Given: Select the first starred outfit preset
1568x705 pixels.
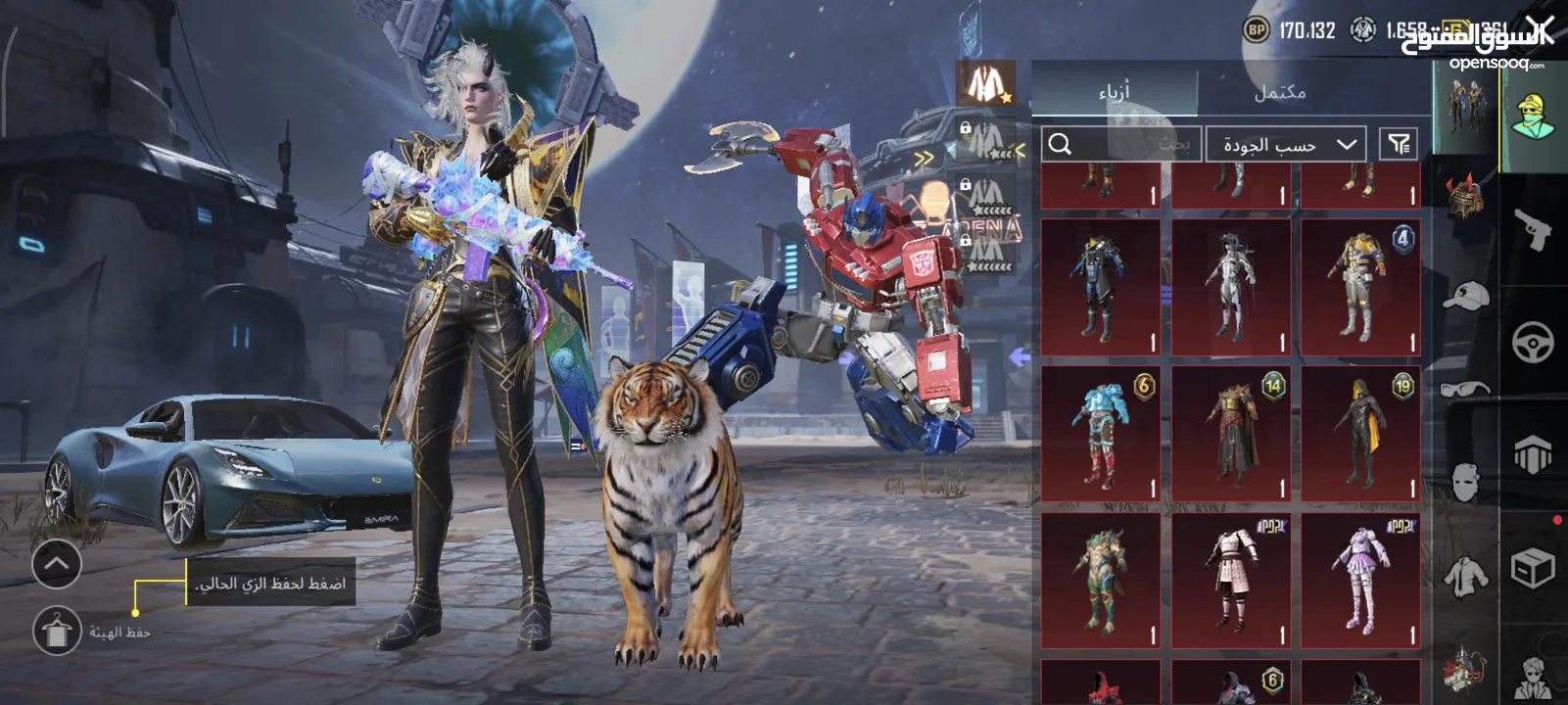Looking at the screenshot, I should [x=984, y=83].
